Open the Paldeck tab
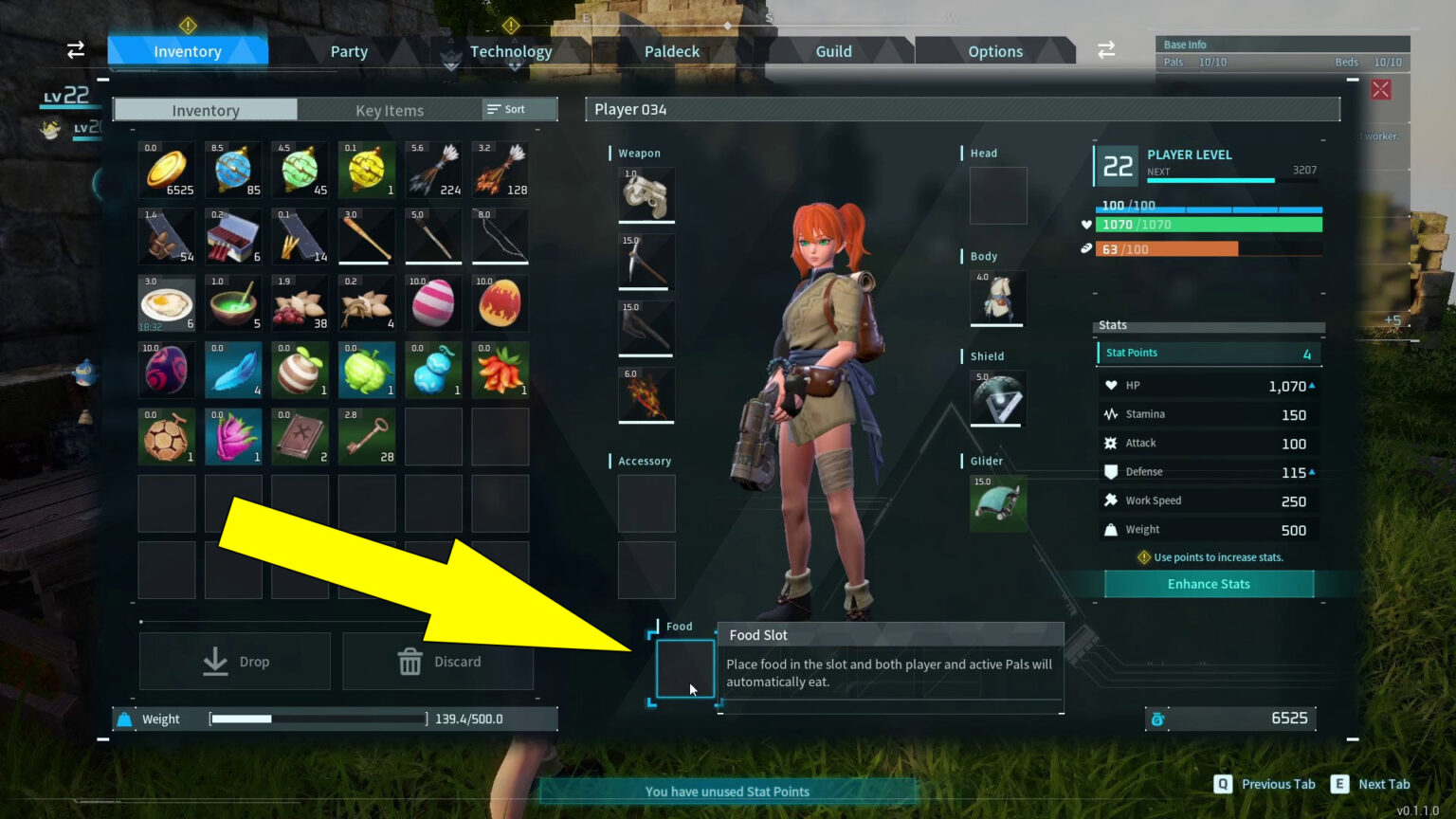The height and width of the screenshot is (819, 1456). tap(671, 51)
